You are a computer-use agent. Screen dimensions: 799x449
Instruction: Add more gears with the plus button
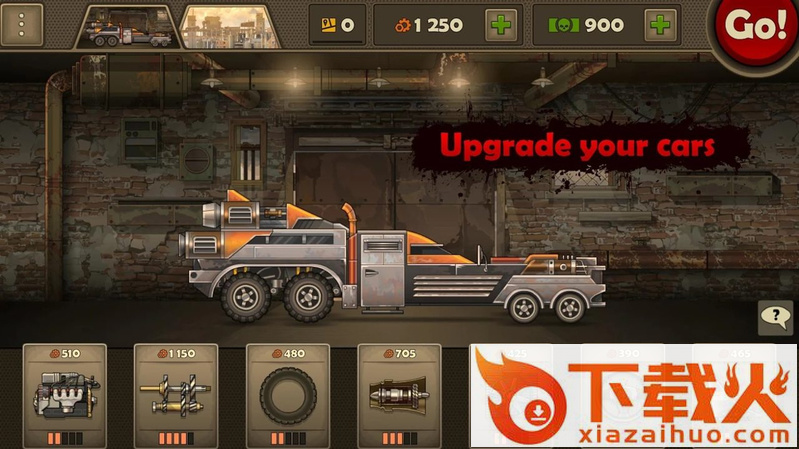503,25
